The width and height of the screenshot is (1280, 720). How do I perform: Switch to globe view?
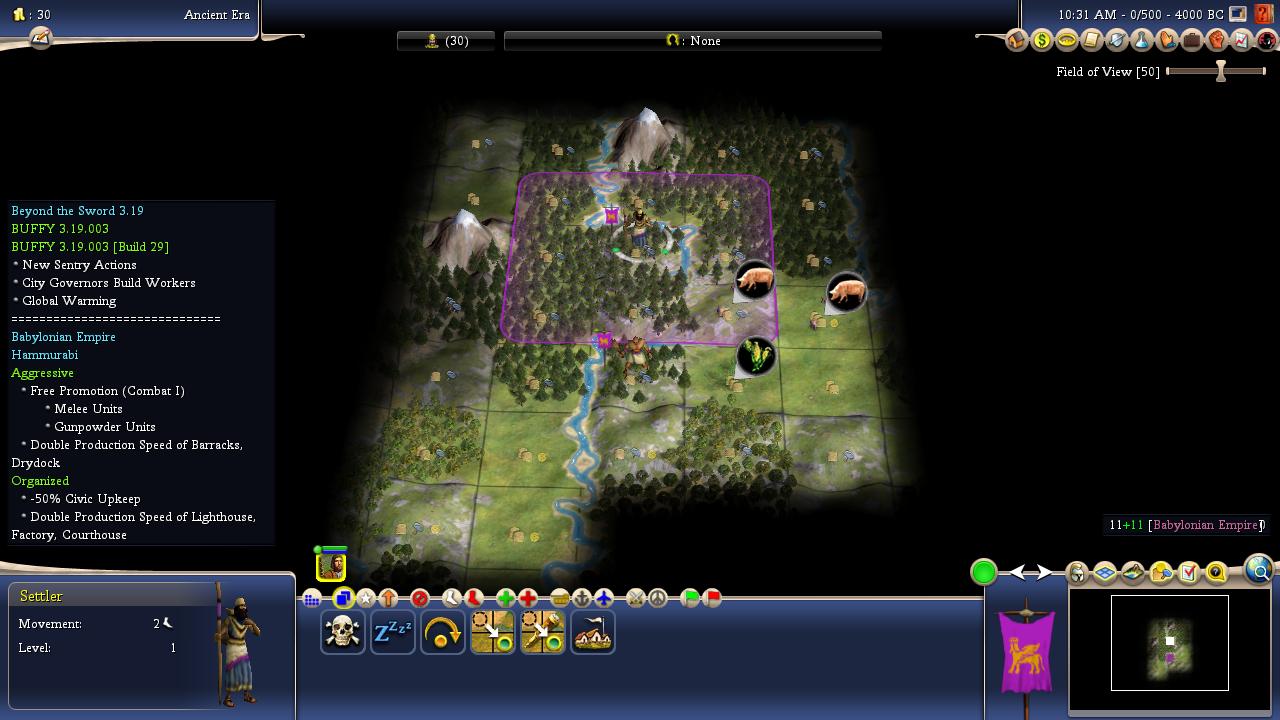point(1259,570)
